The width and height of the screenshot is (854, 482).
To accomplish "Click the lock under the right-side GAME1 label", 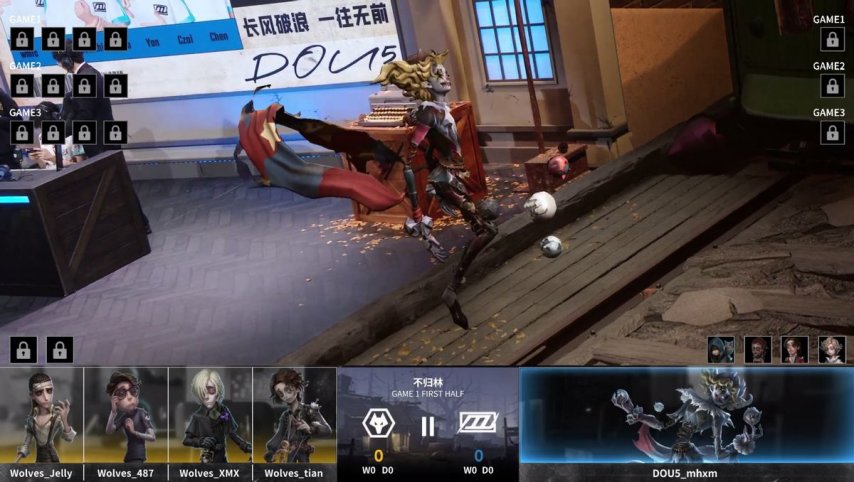I will [832, 39].
